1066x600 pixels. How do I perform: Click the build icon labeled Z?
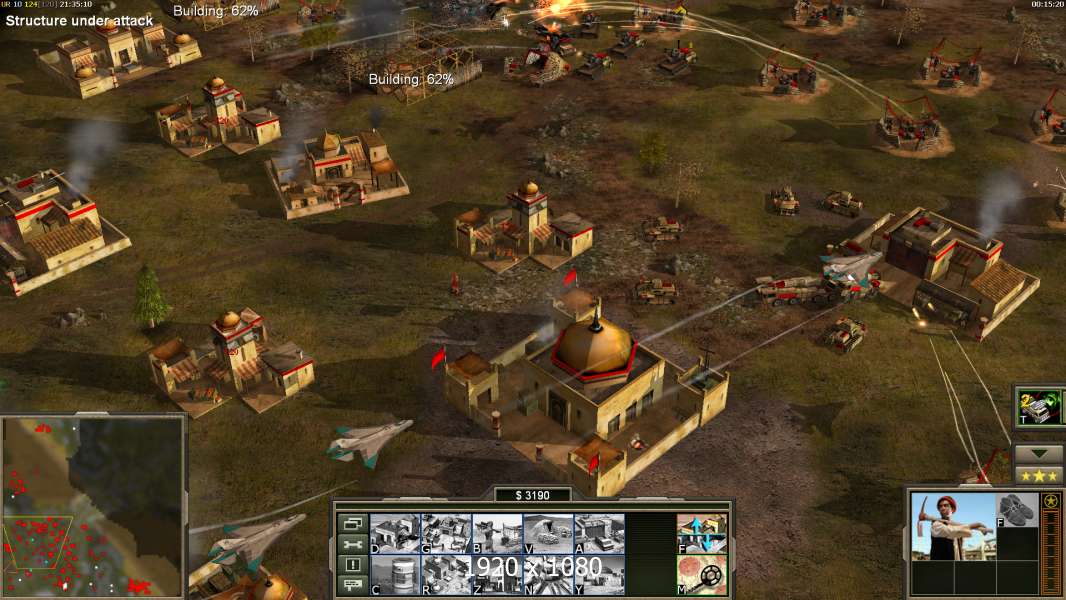point(497,574)
